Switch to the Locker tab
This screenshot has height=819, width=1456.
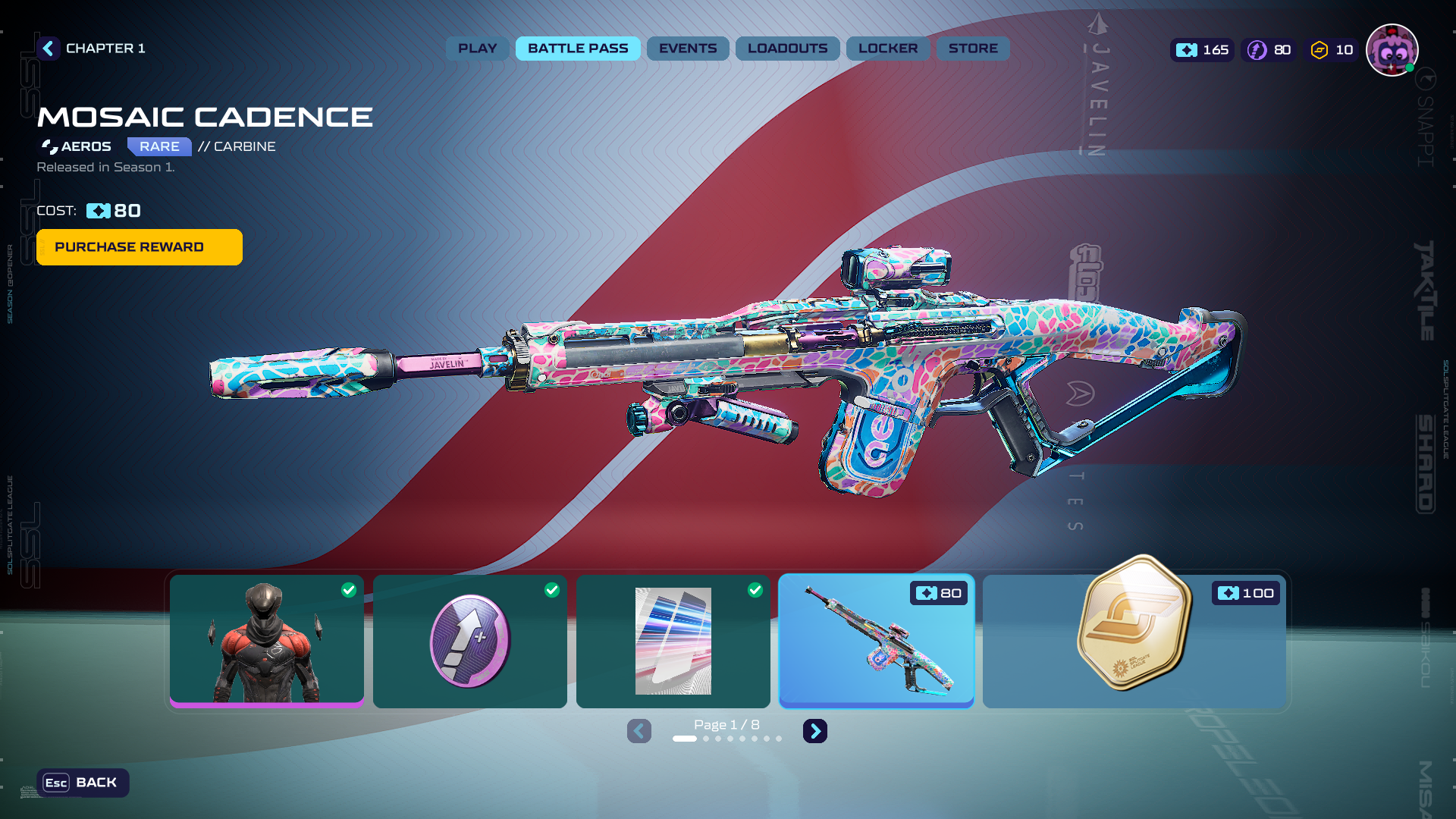pos(887,49)
